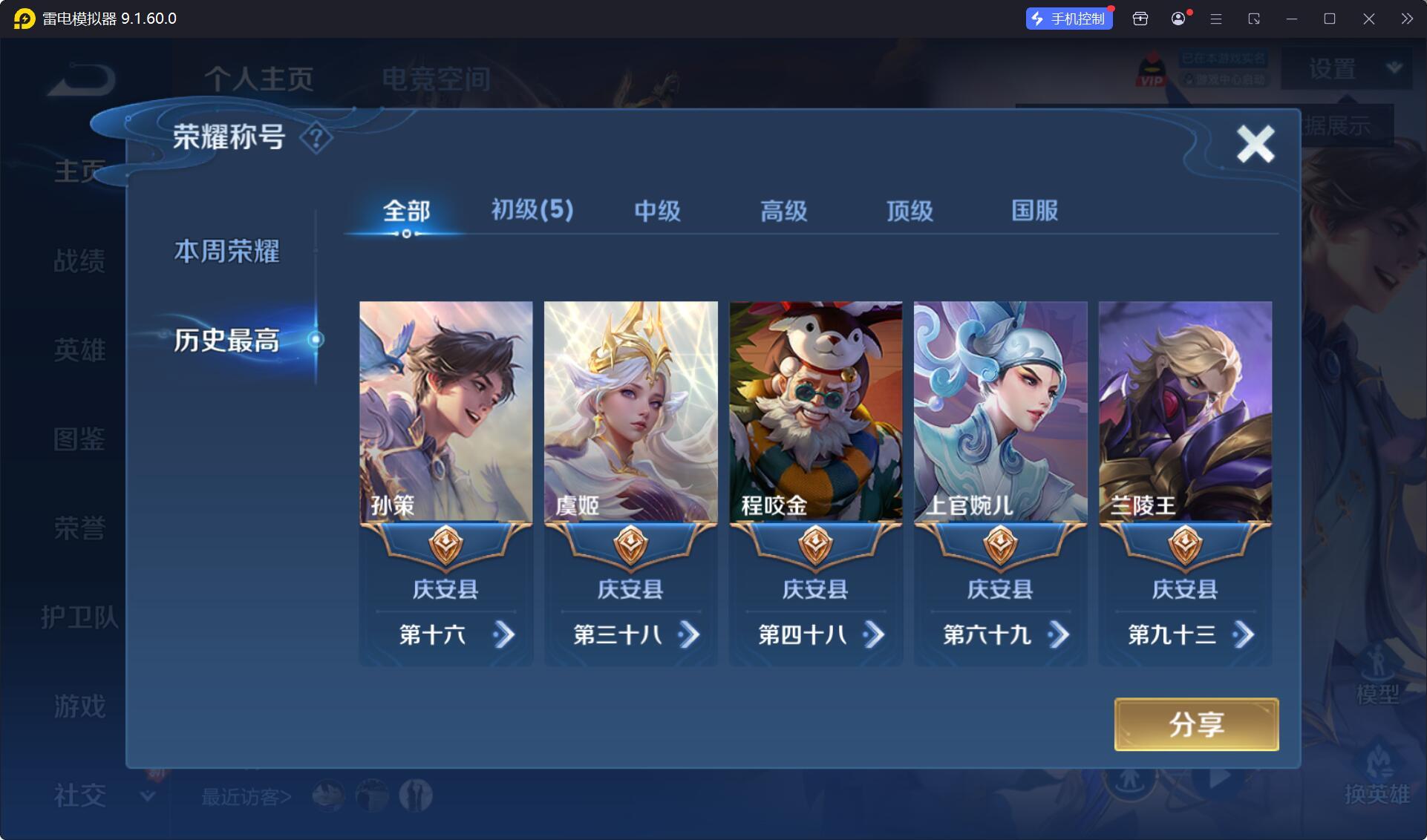1427x840 pixels.
Task: Switch to the 全部 tab
Action: tap(406, 211)
